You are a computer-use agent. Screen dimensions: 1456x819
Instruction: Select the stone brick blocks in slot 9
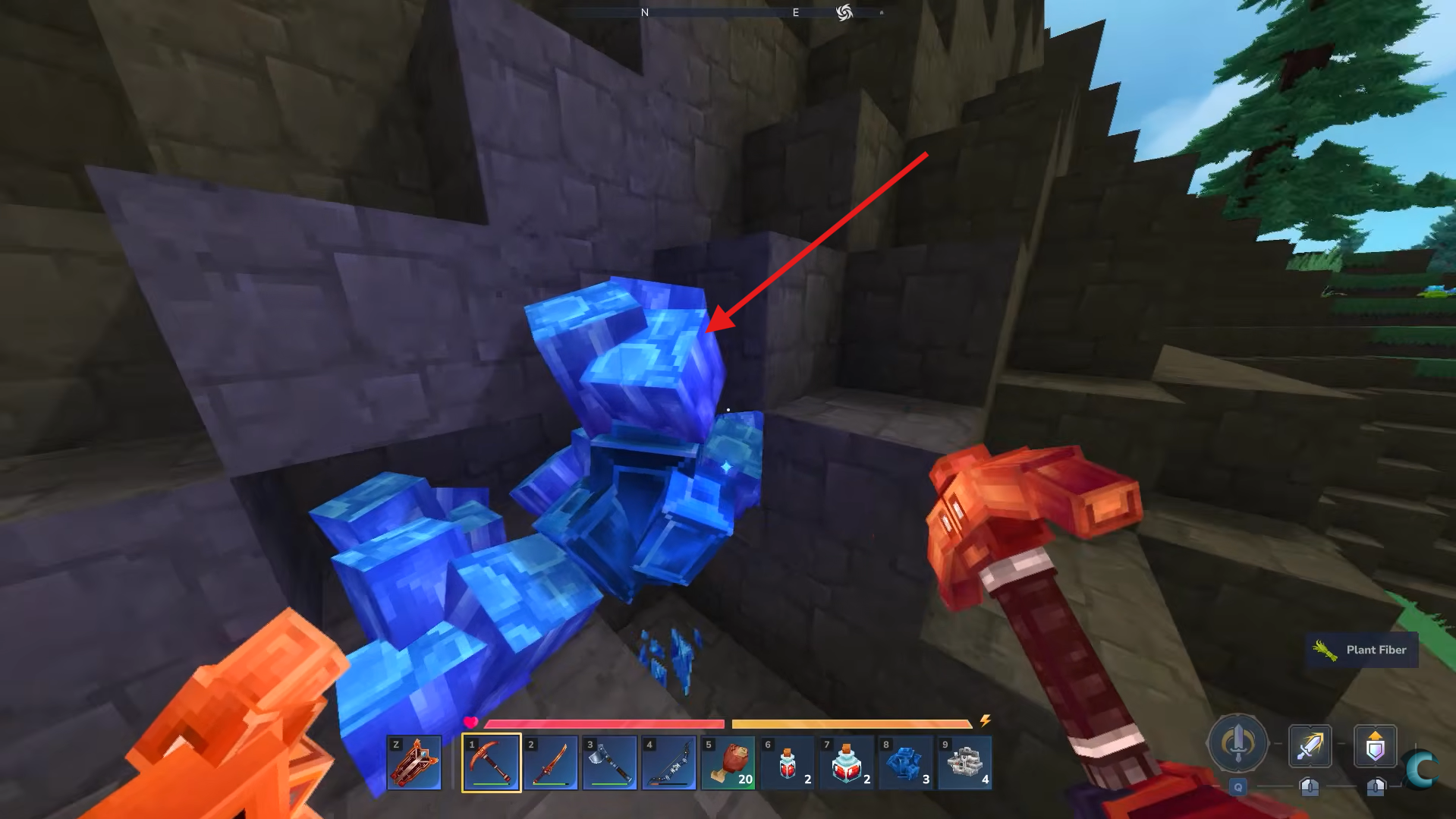964,762
